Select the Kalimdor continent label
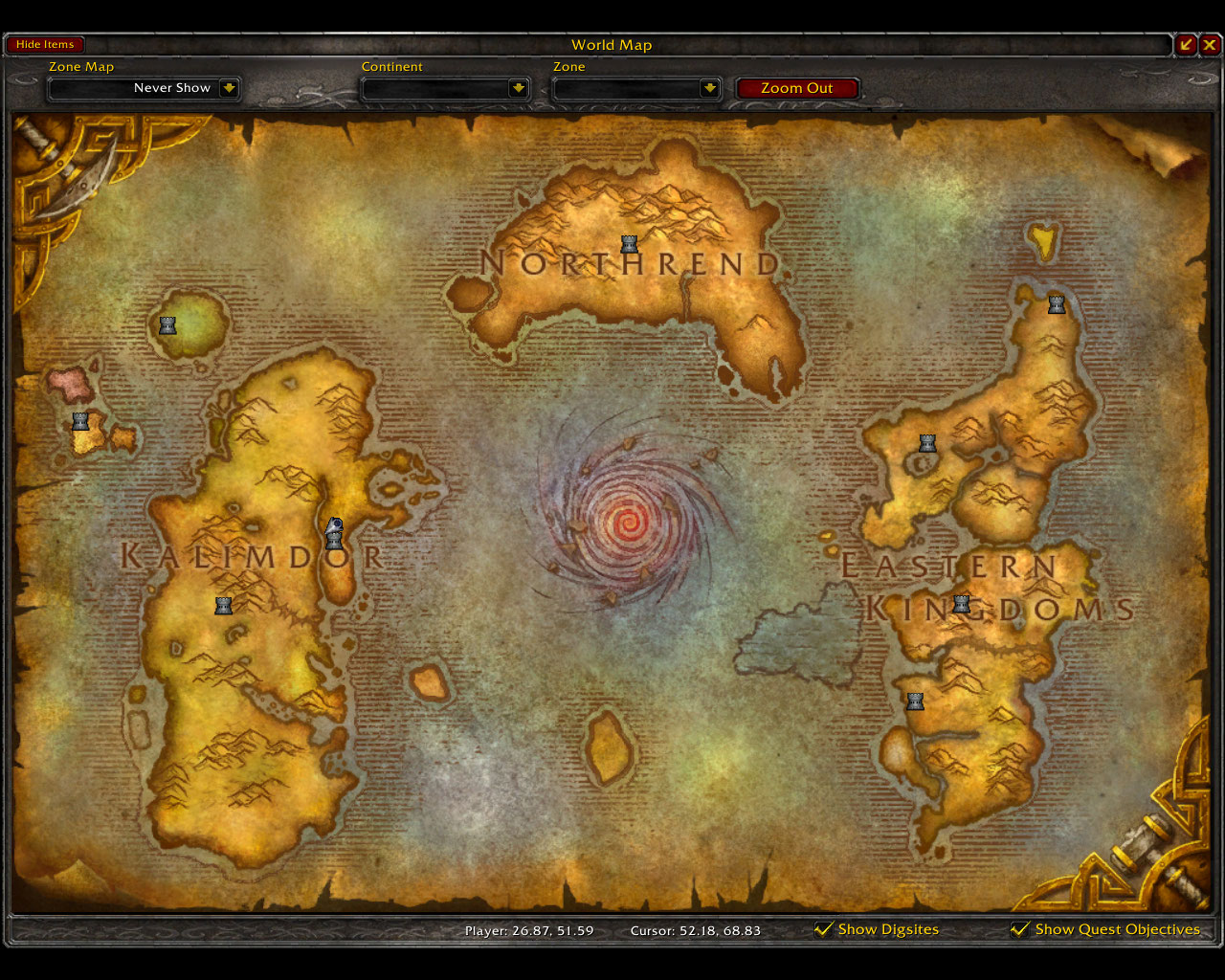1225x980 pixels. click(251, 556)
